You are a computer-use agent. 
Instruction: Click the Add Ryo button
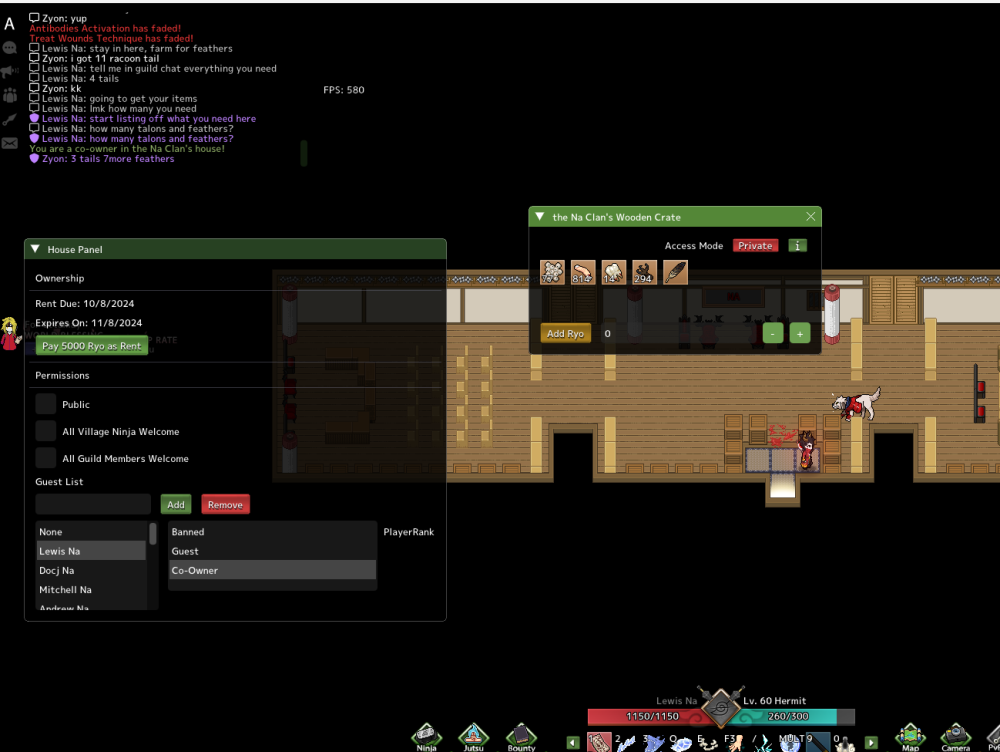565,334
